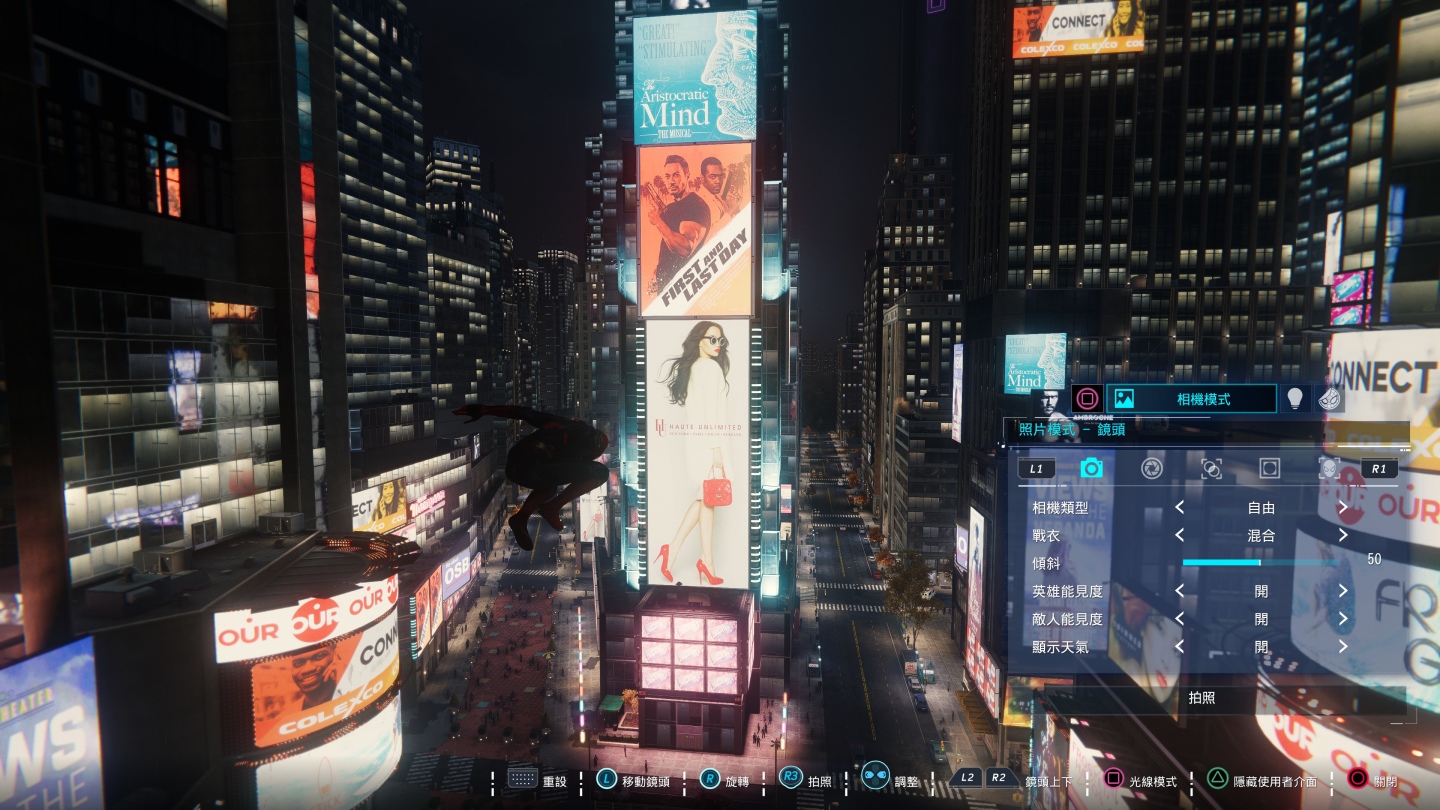
Task: Change 相機類型 to the previous option
Action: pos(1180,508)
